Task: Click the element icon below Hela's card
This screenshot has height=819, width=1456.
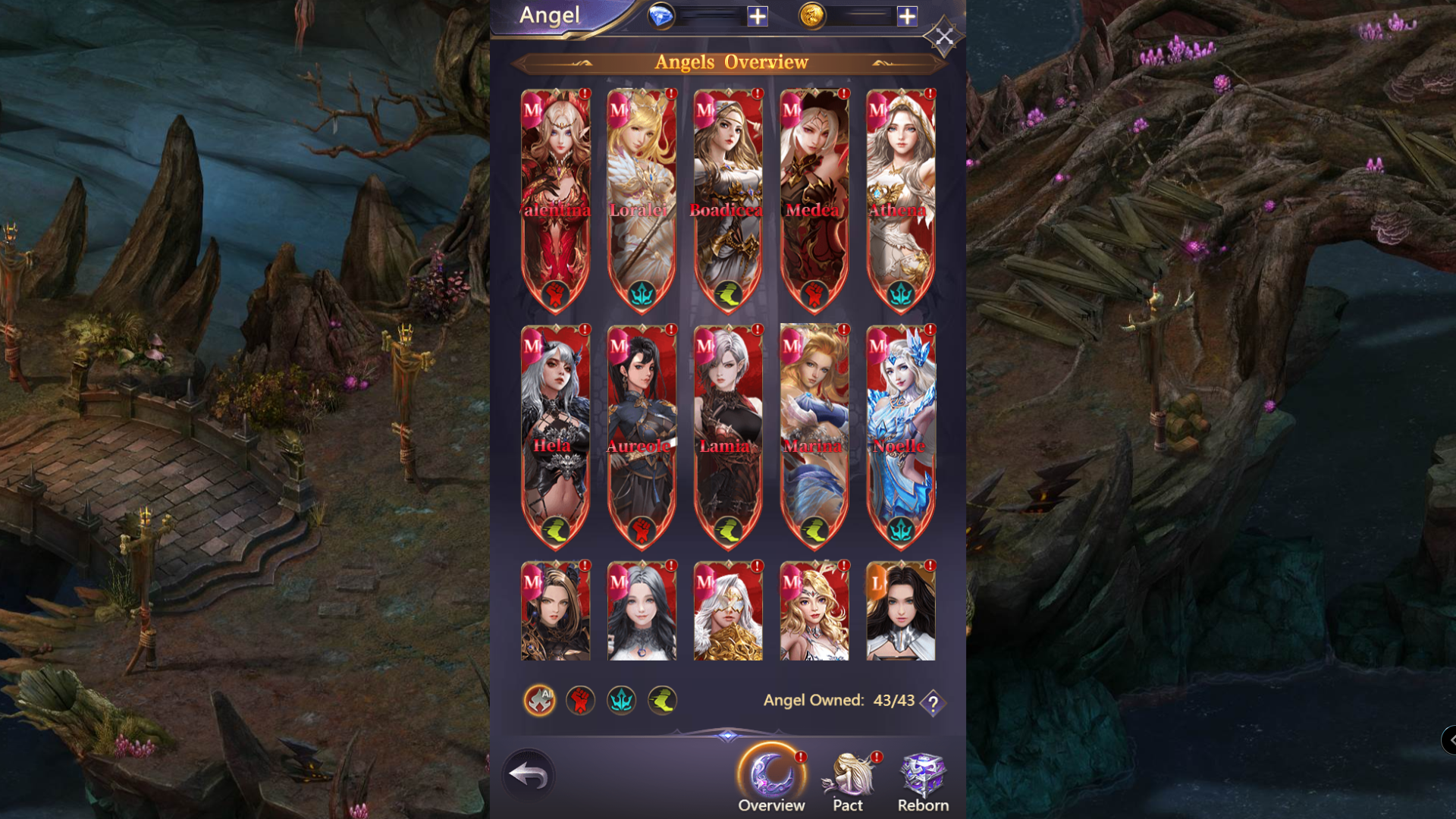Action: click(x=555, y=528)
